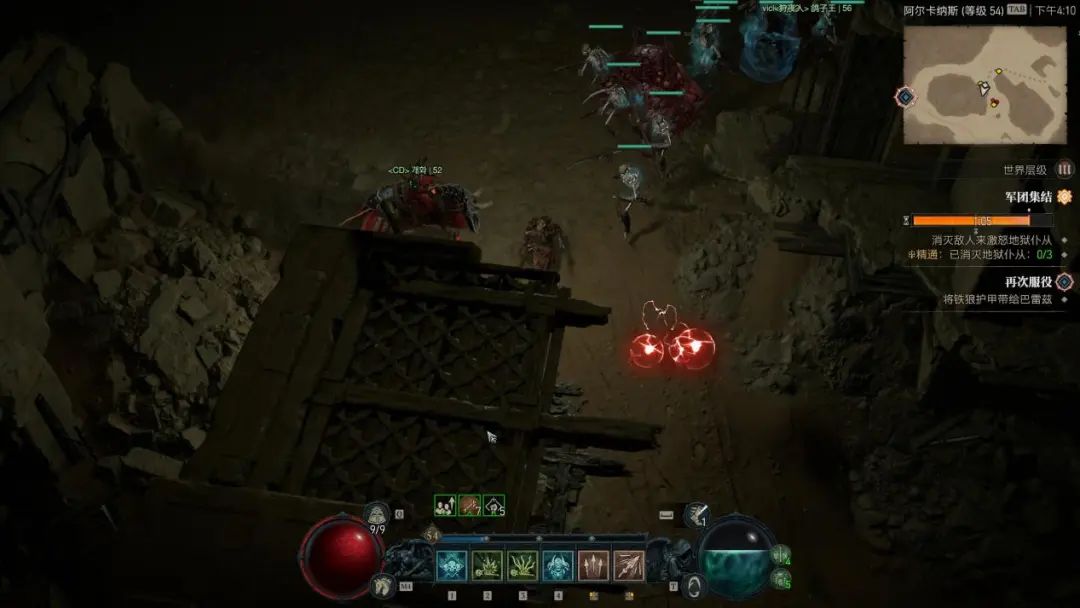Use the healing potion showing 9/9
This screenshot has width=1080, height=608.
click(x=376, y=516)
